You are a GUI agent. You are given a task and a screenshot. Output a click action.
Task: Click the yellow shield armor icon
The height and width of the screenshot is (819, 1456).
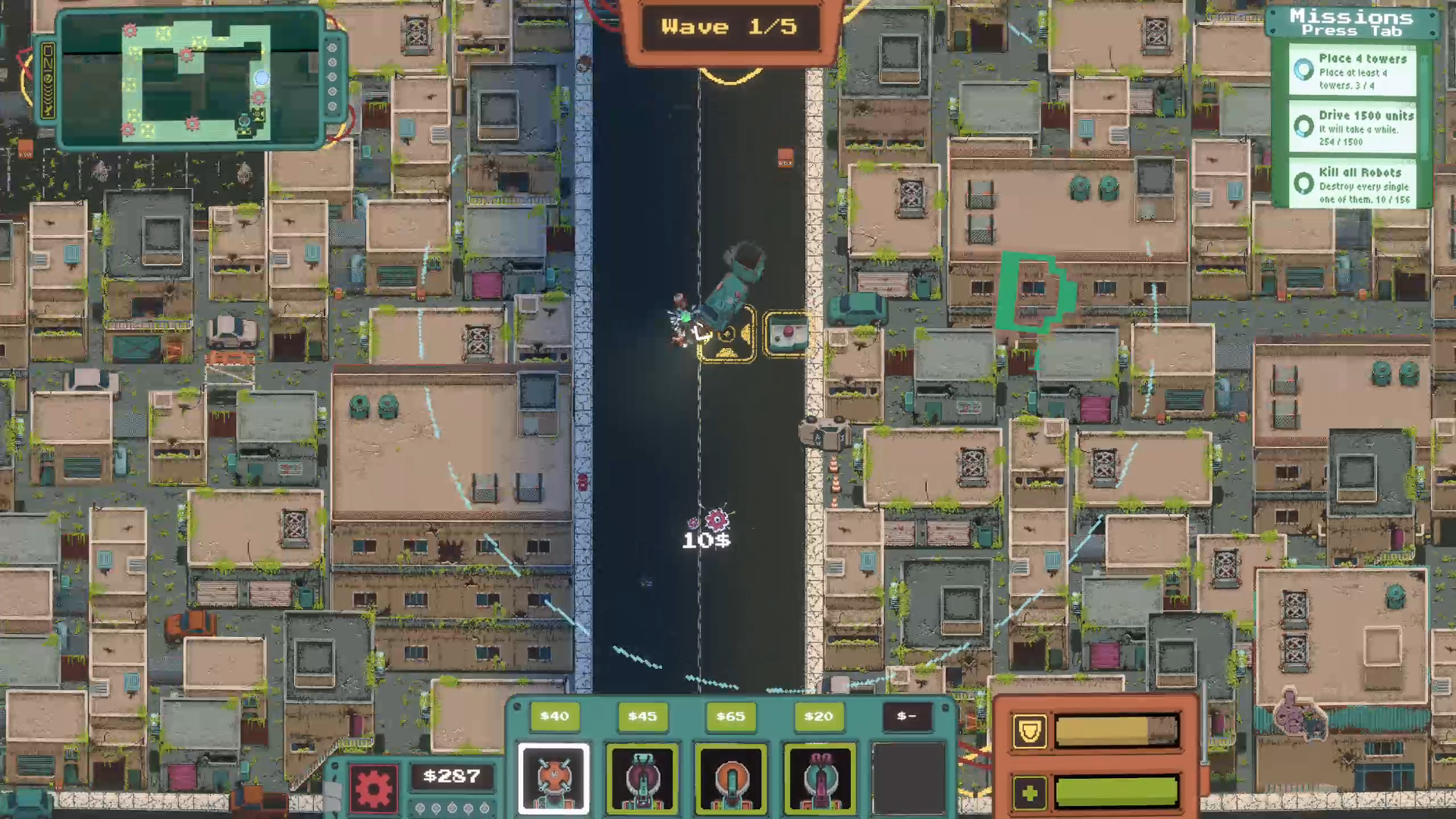[1029, 731]
